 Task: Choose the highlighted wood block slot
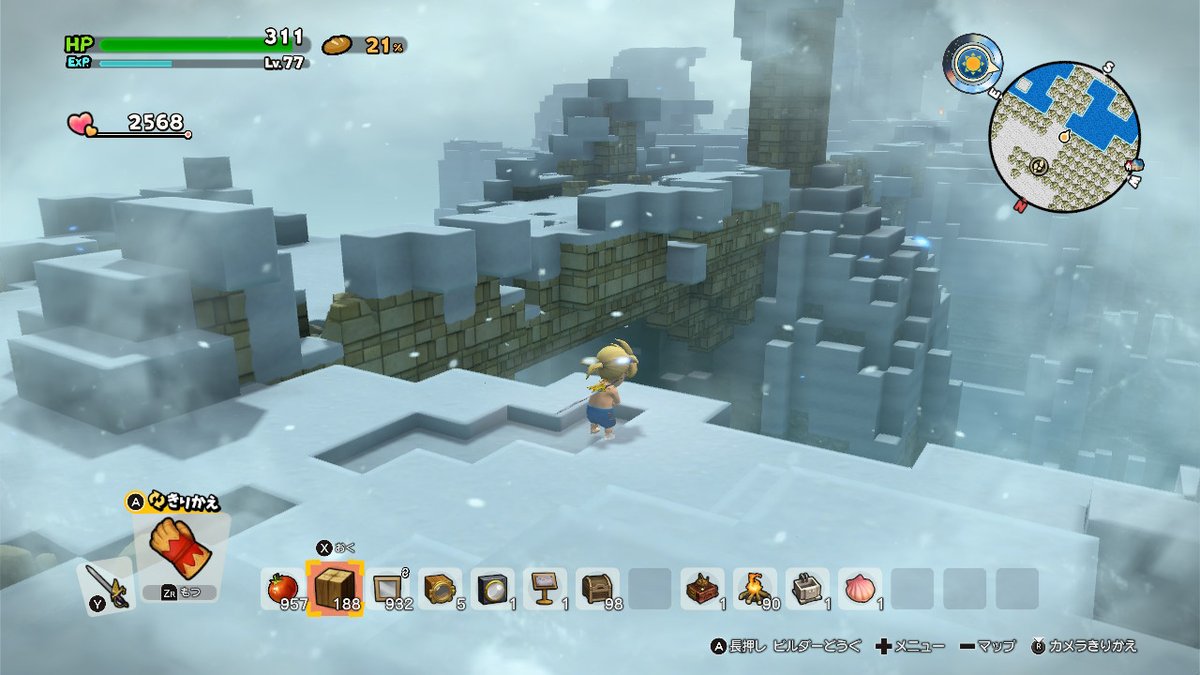[333, 587]
